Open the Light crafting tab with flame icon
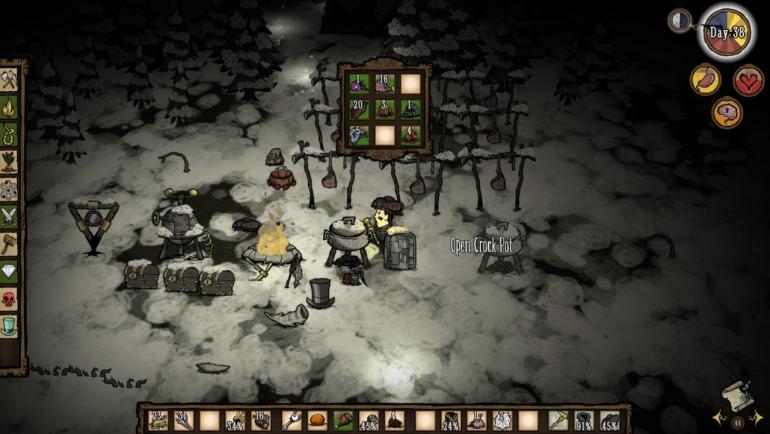The width and height of the screenshot is (770, 434). [10, 106]
